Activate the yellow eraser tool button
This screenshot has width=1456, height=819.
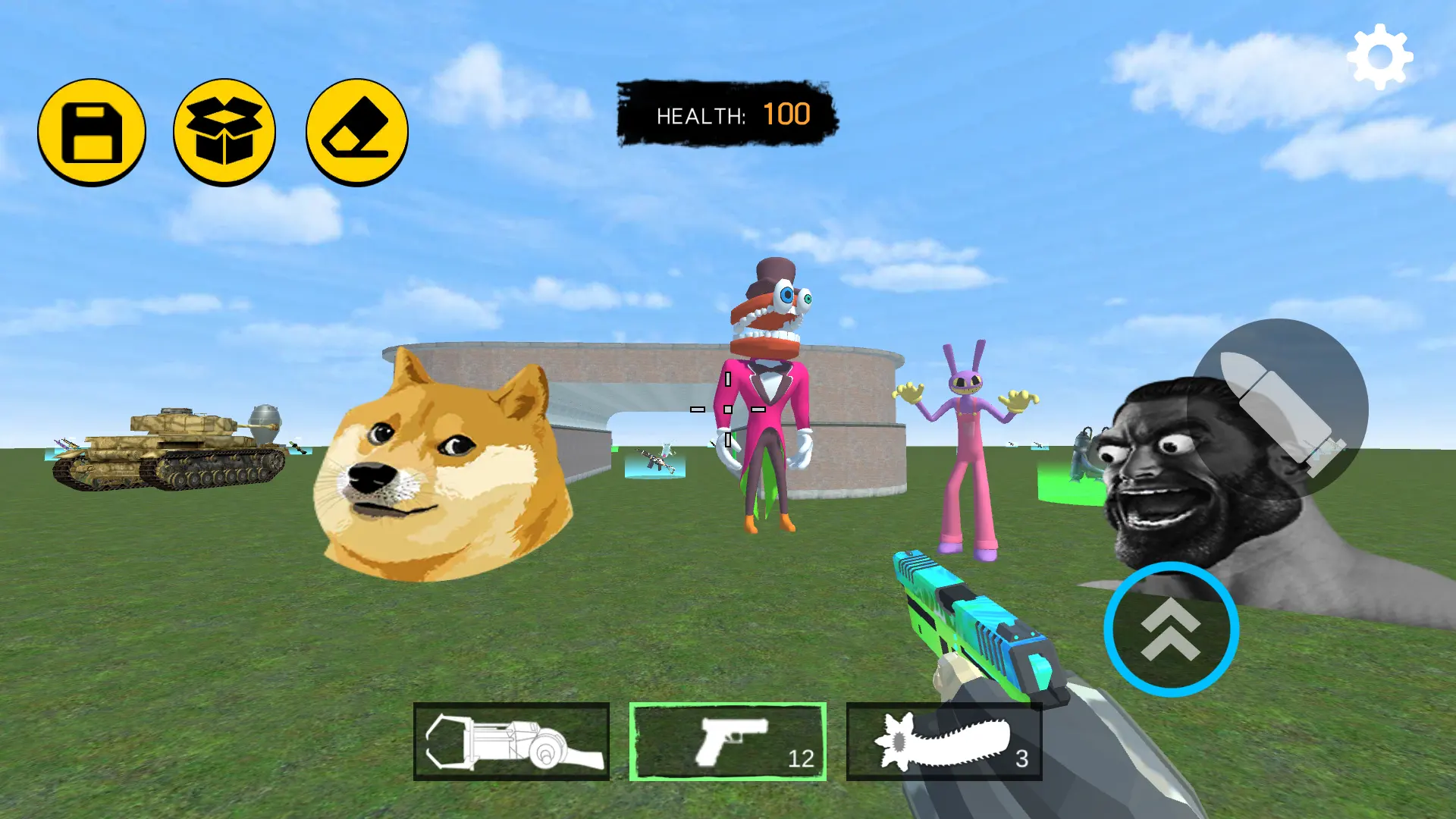[357, 133]
